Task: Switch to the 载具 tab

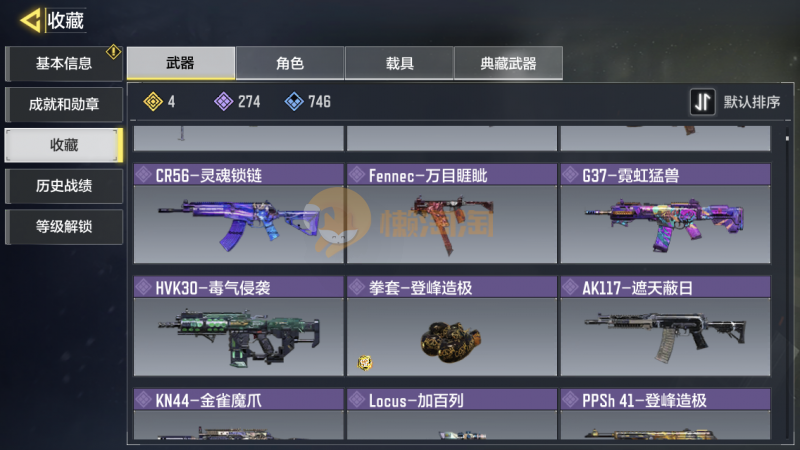Action: tap(399, 64)
